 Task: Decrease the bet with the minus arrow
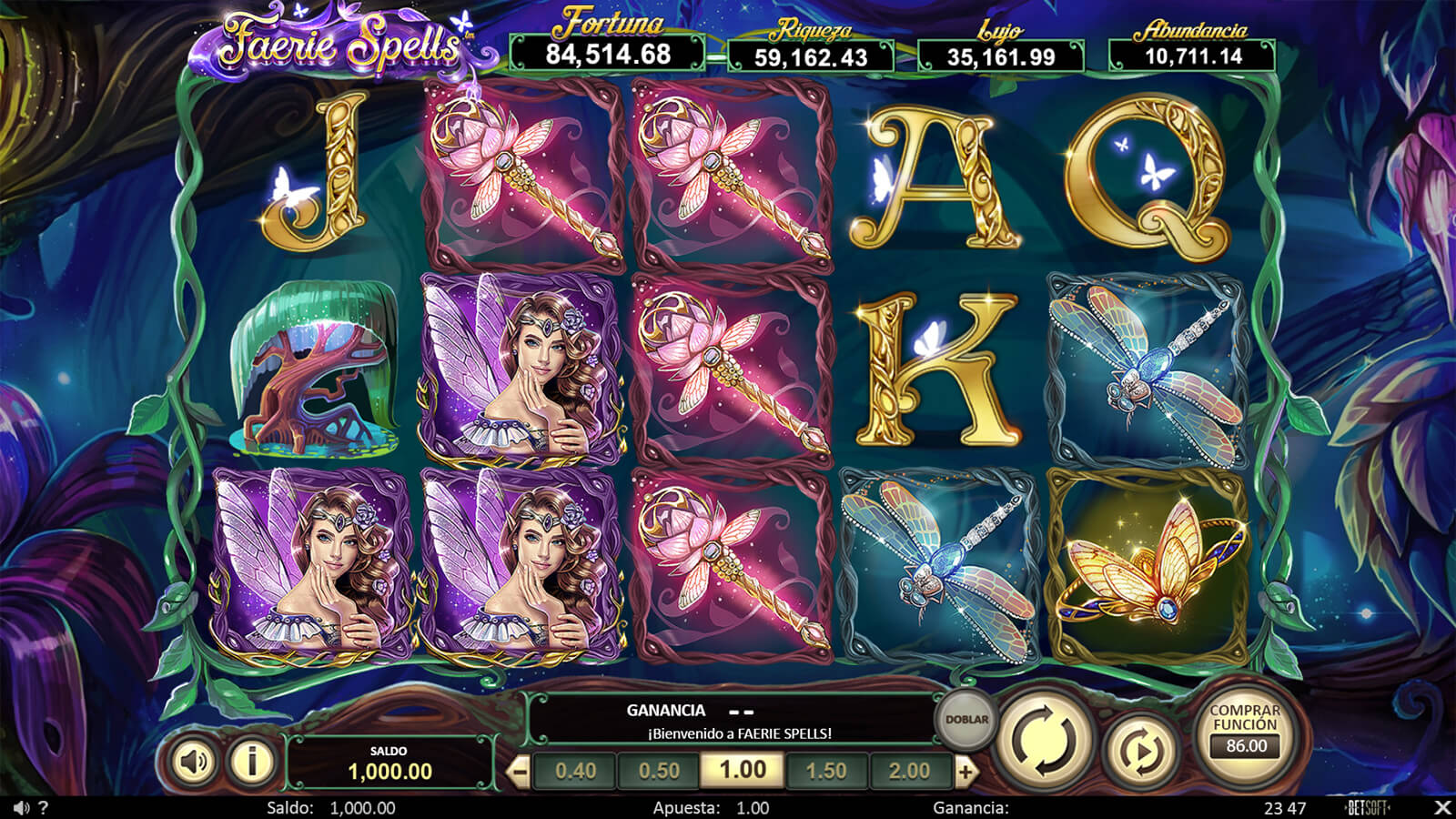pos(518,773)
